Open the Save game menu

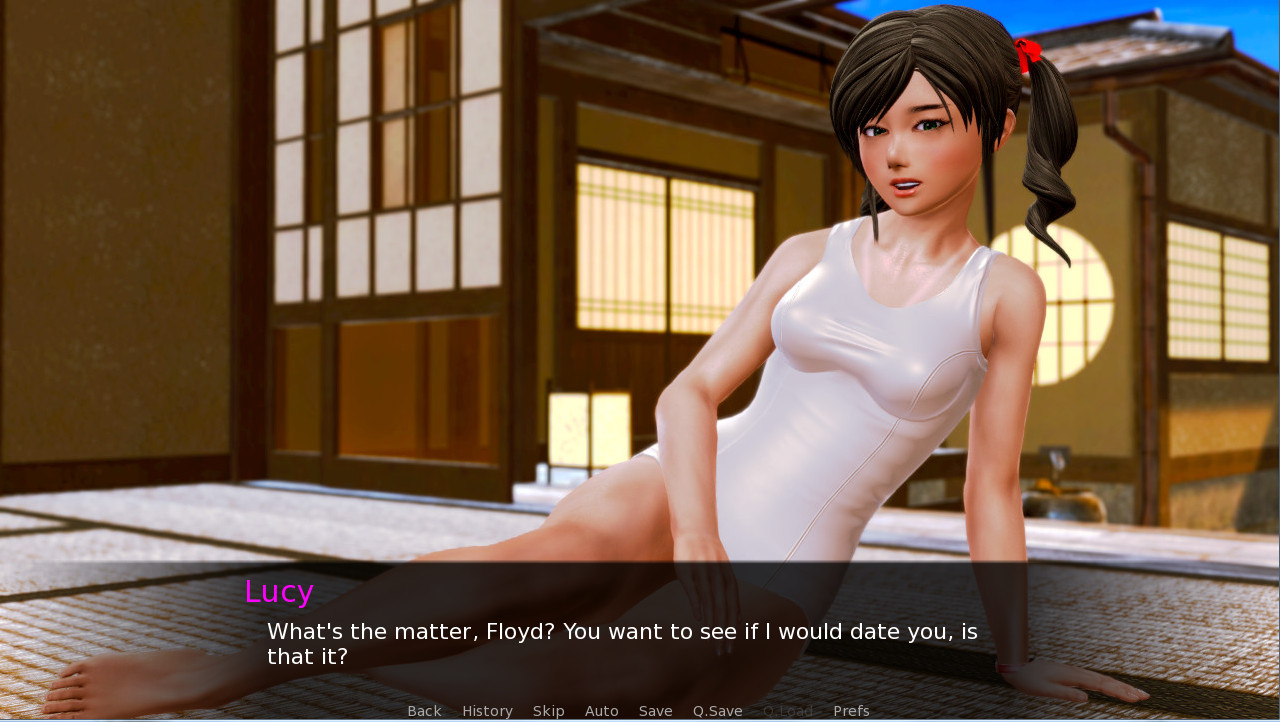point(655,711)
